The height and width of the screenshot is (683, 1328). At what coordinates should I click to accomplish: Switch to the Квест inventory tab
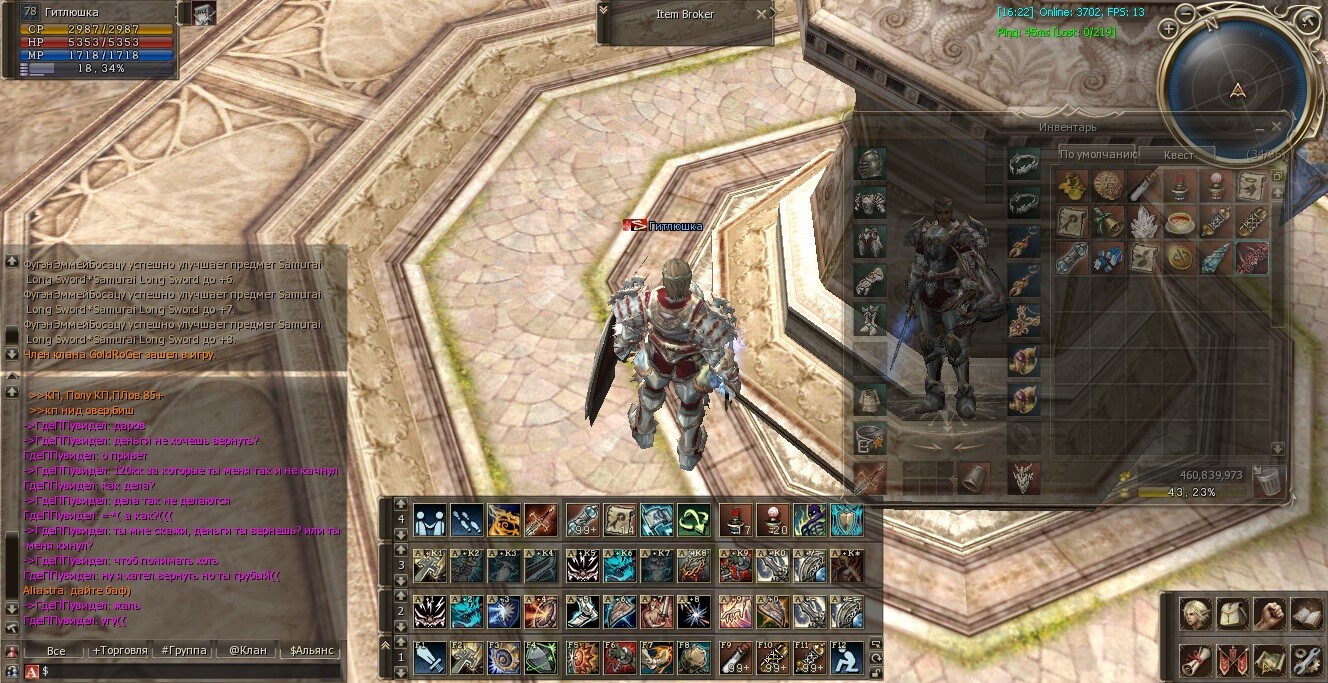1179,155
